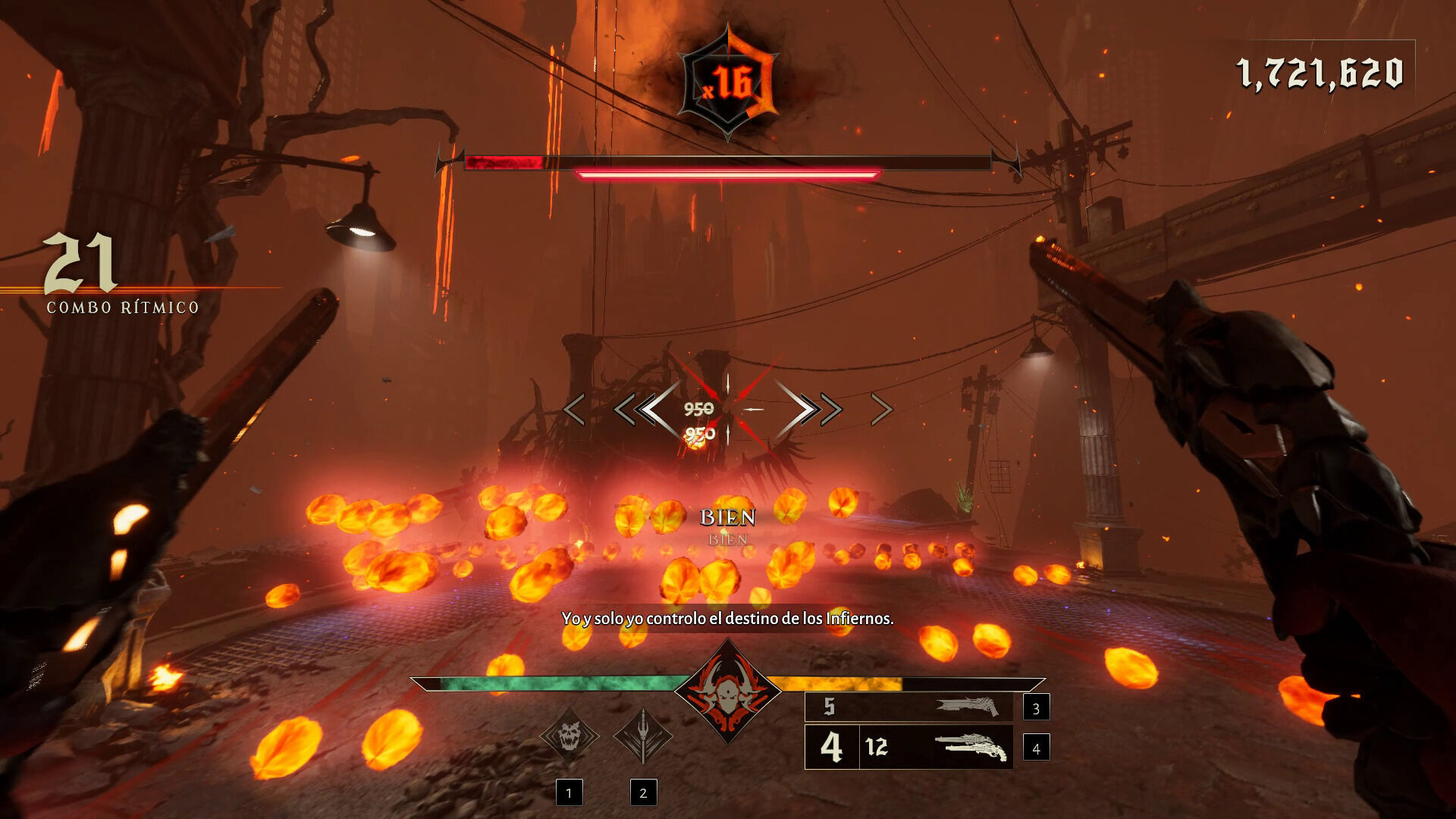This screenshot has width=1456, height=819.
Task: Switch to the shotgun weapon slot
Action: pos(908,707)
